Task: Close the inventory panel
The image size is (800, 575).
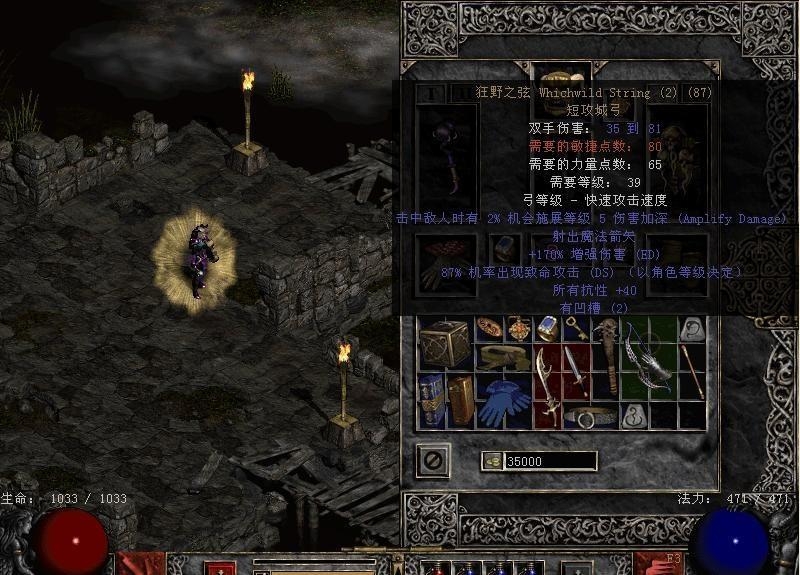Action: click(433, 461)
